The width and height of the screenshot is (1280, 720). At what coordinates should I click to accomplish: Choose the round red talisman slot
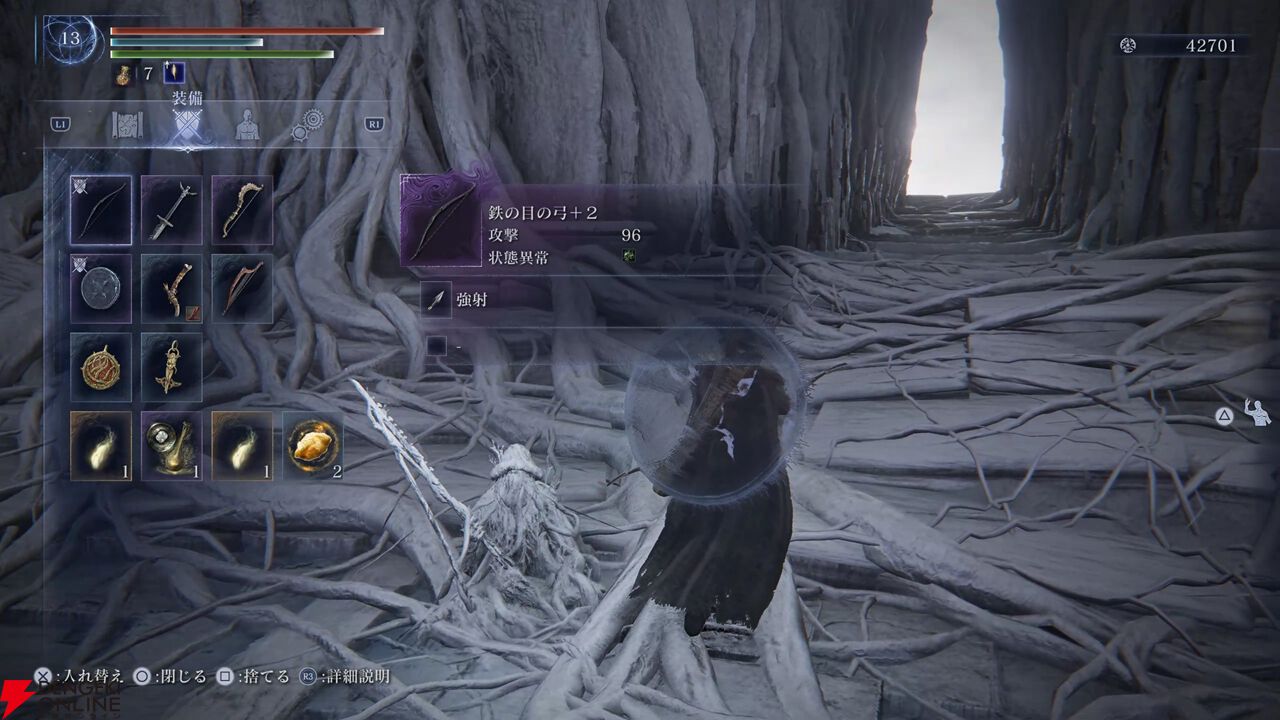[x=101, y=368]
